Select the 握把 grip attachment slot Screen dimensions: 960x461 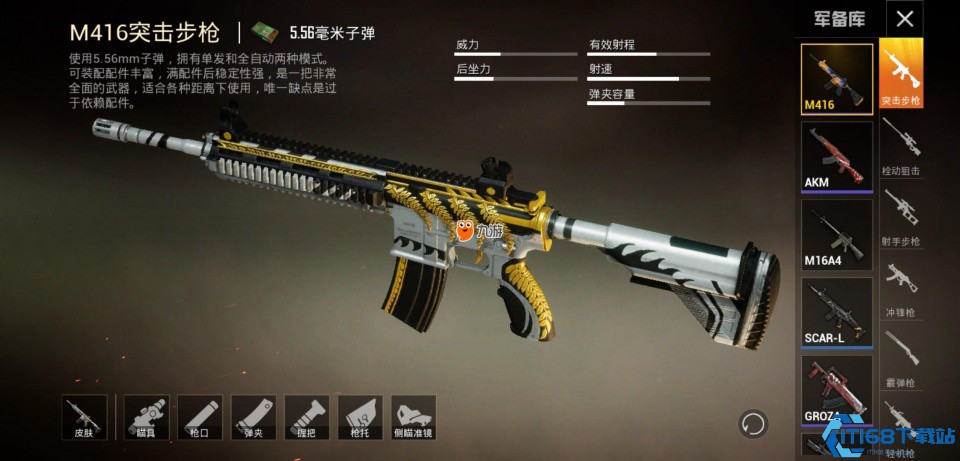[306, 418]
